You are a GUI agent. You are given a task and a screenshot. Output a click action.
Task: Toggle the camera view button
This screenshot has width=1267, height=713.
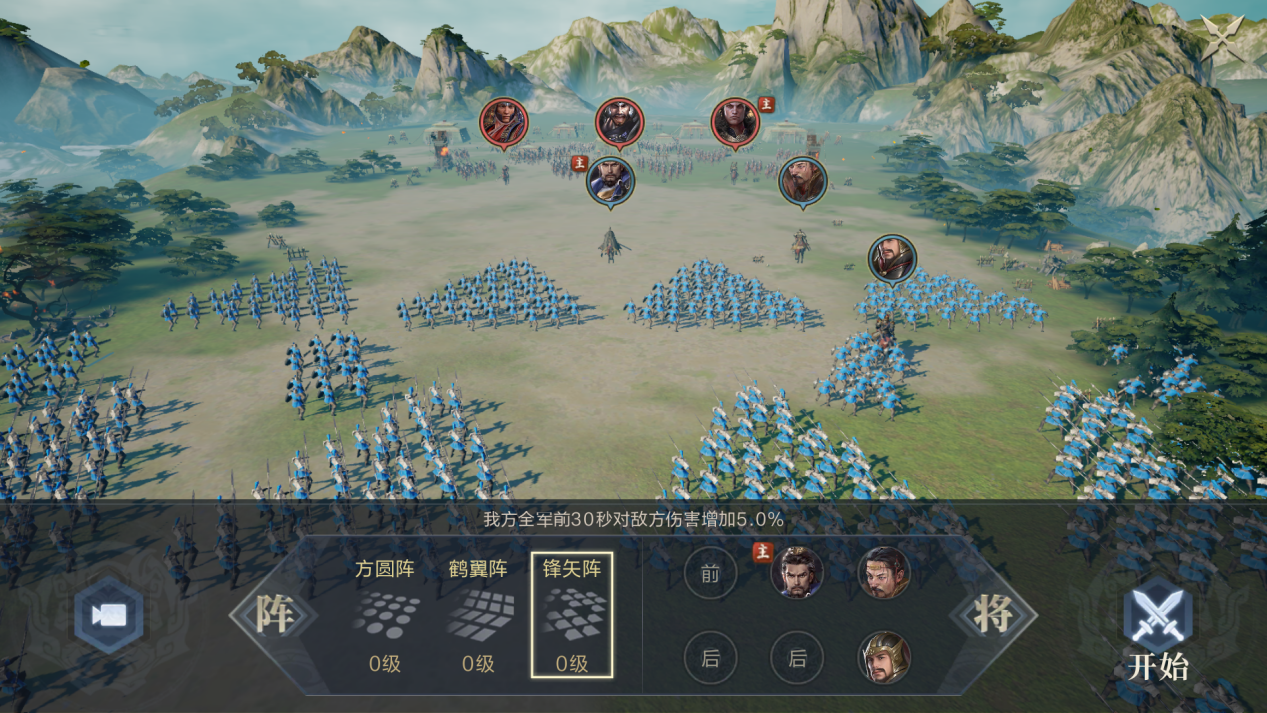point(109,615)
